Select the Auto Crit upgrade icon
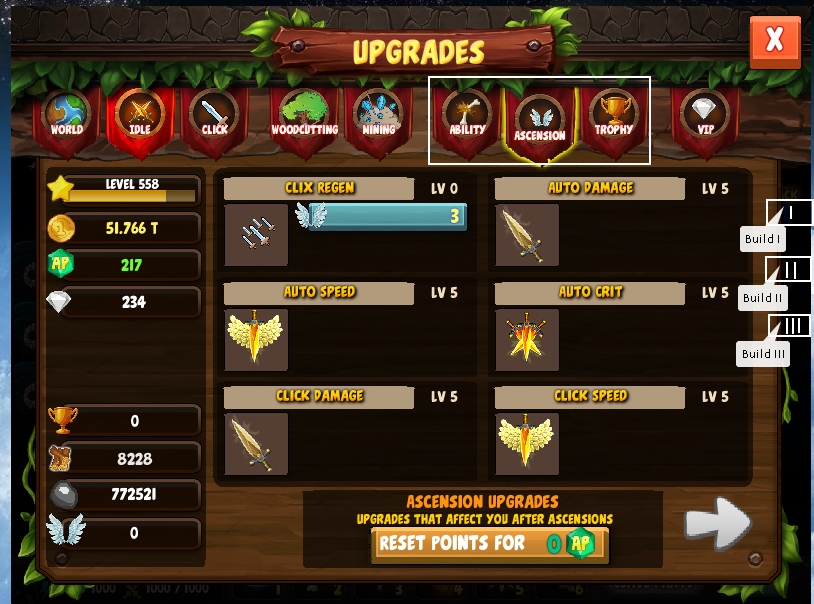Image resolution: width=814 pixels, height=604 pixels. tap(527, 340)
